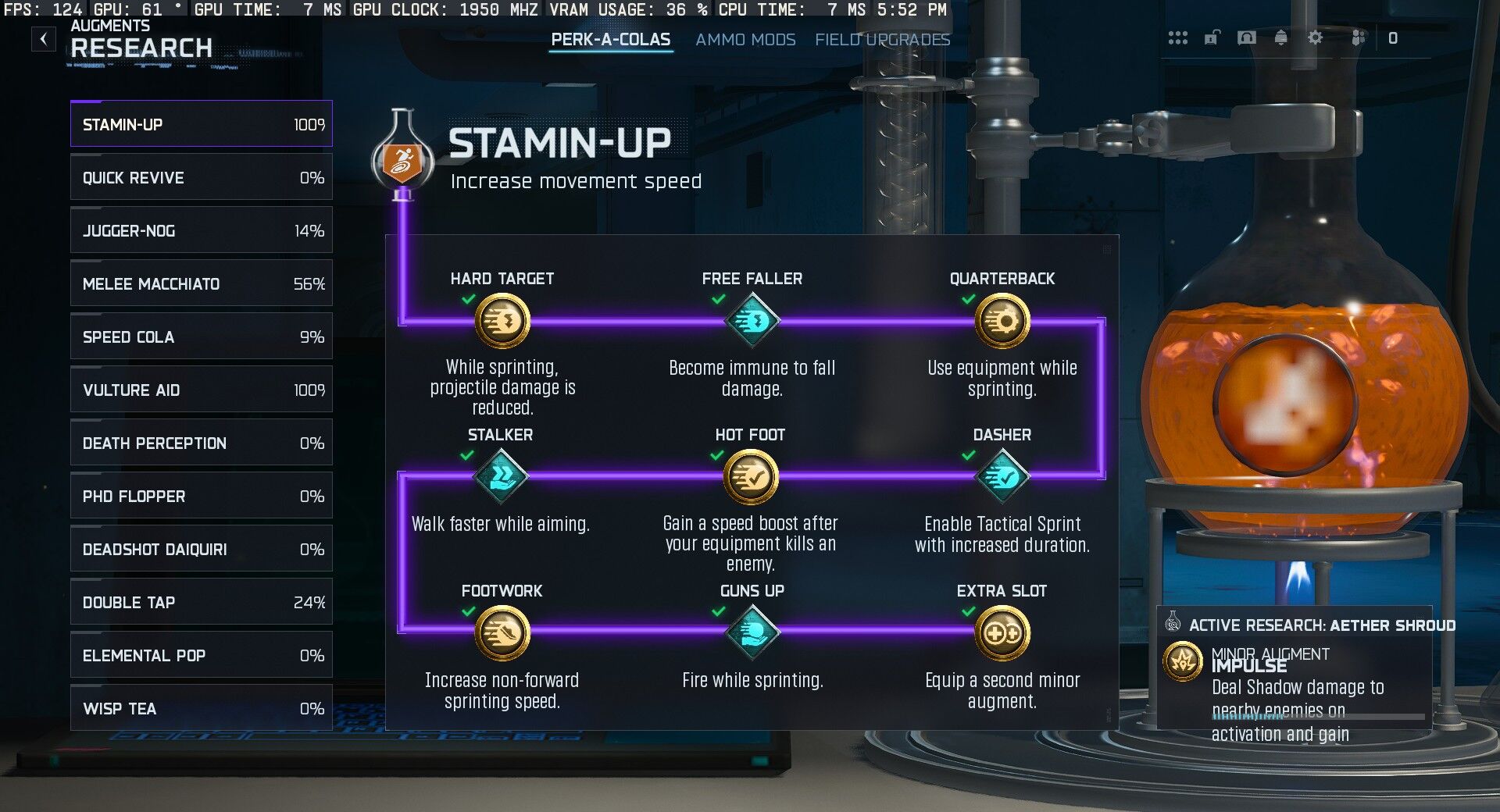Select Quick Revive in the research list
The height and width of the screenshot is (812, 1500).
tap(201, 177)
